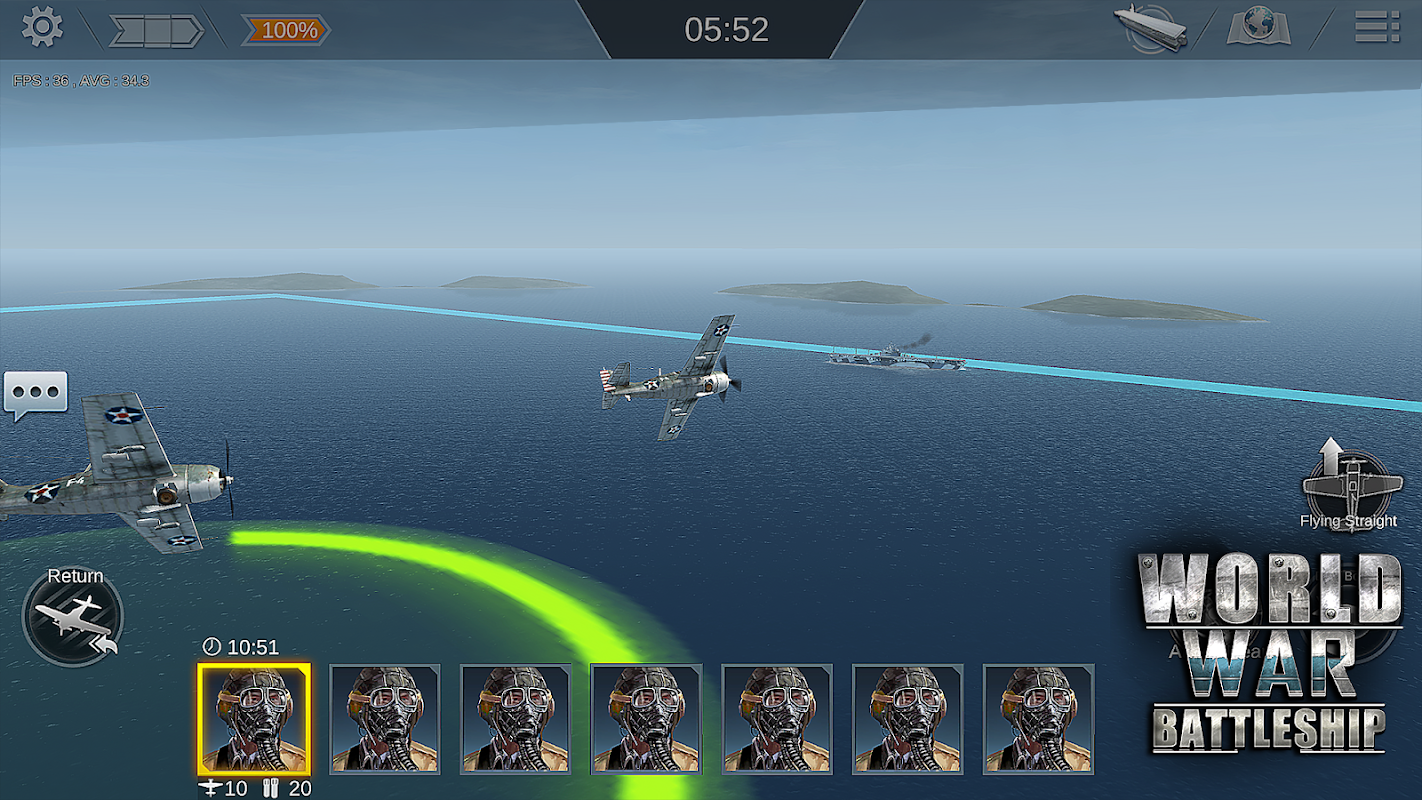Order planes to Return
The image size is (1422, 800).
coord(73,616)
